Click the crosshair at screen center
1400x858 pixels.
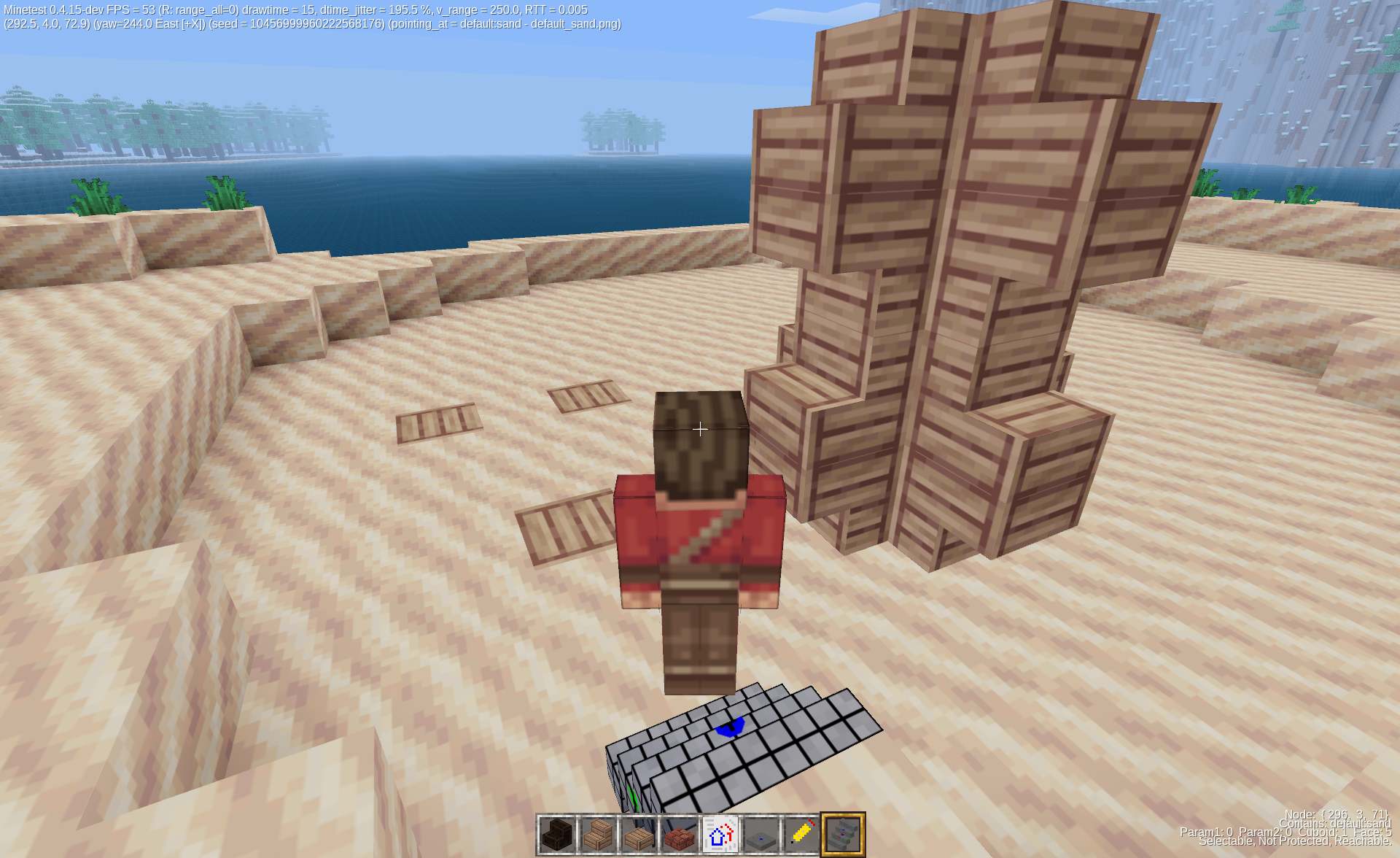[x=699, y=430]
